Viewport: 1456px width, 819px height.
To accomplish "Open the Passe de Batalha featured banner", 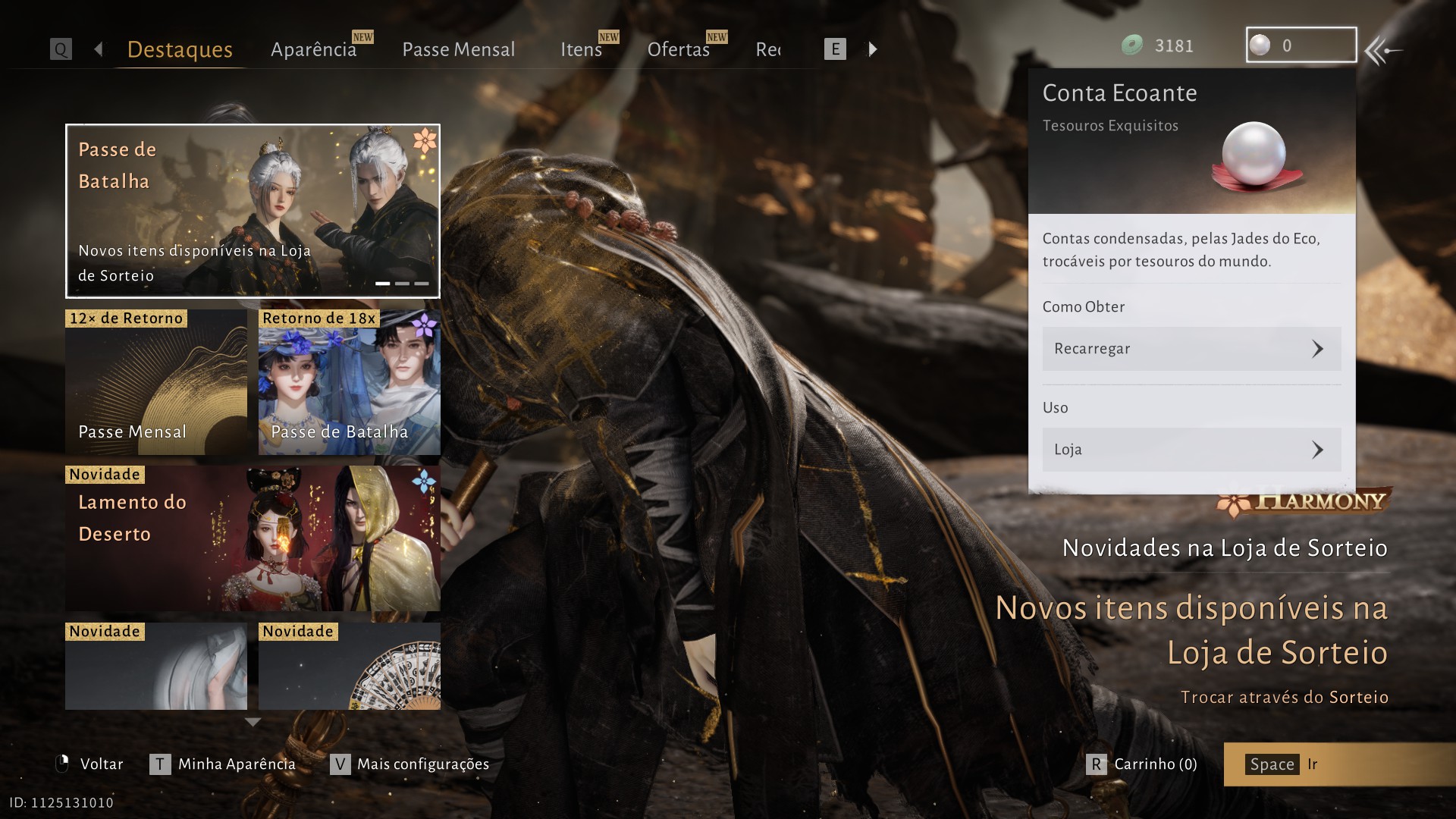I will coord(253,211).
